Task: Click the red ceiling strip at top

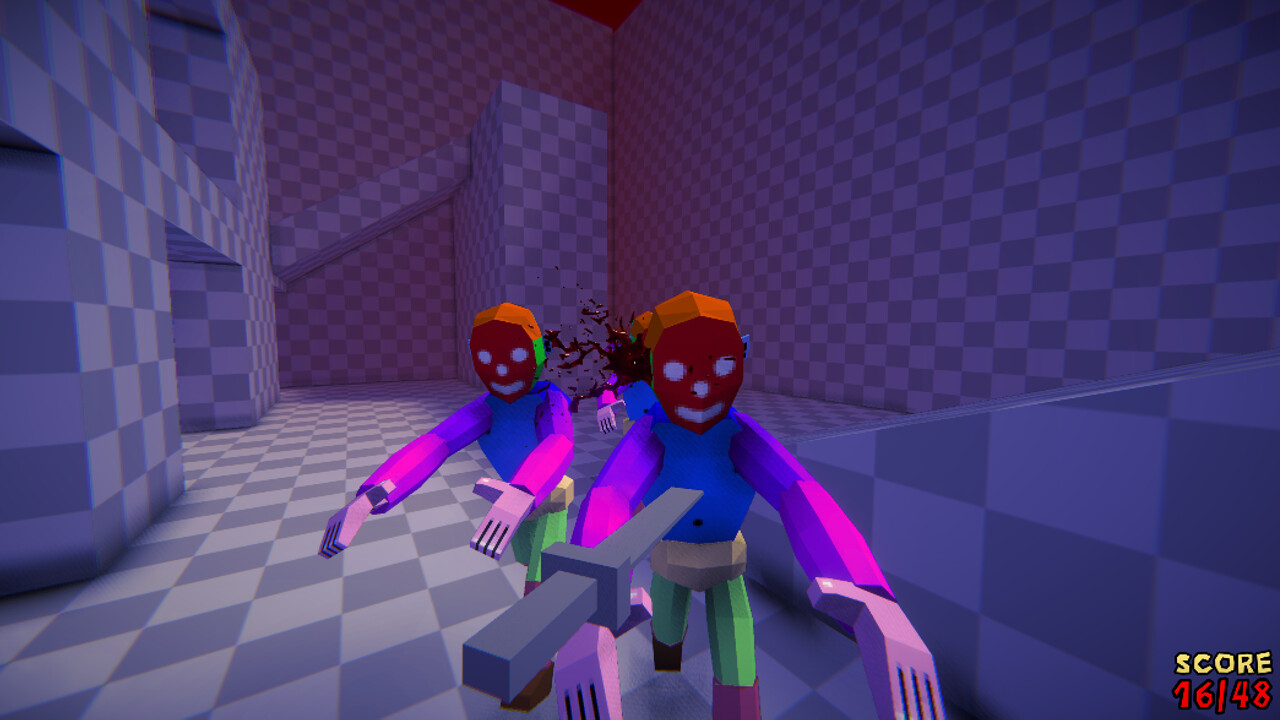Action: (600, 10)
